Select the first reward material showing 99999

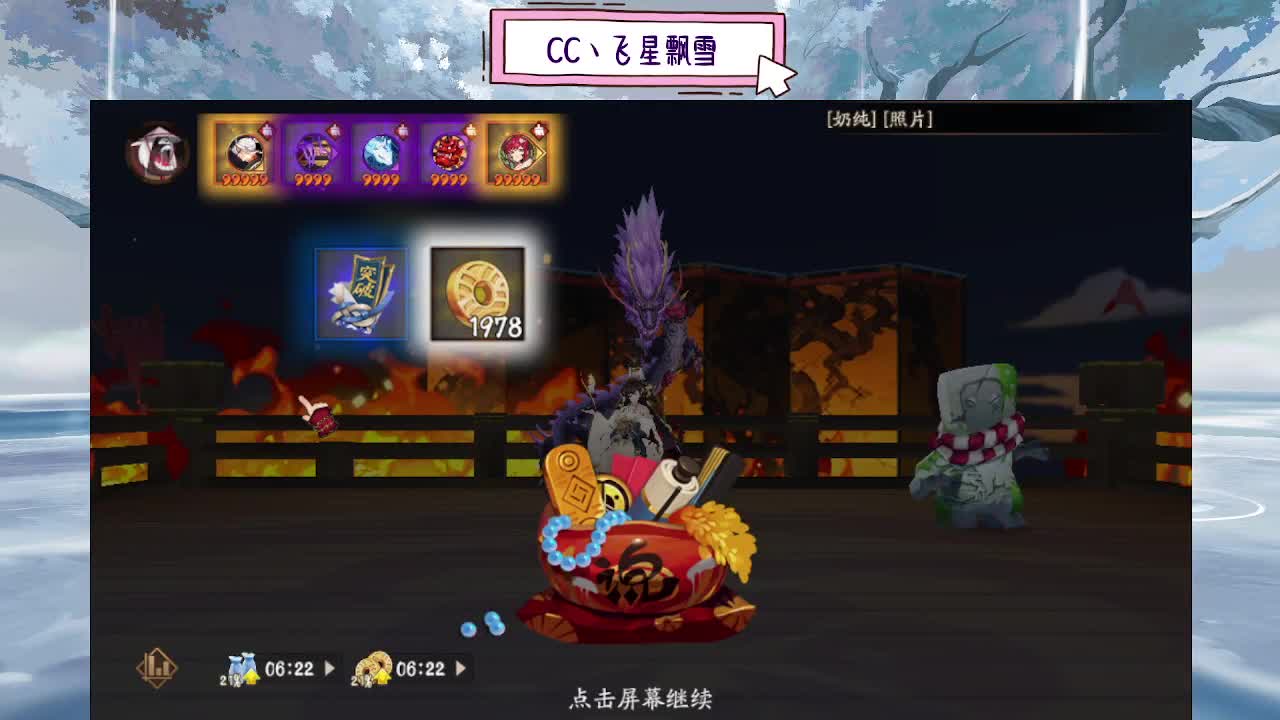pyautogui.click(x=247, y=154)
